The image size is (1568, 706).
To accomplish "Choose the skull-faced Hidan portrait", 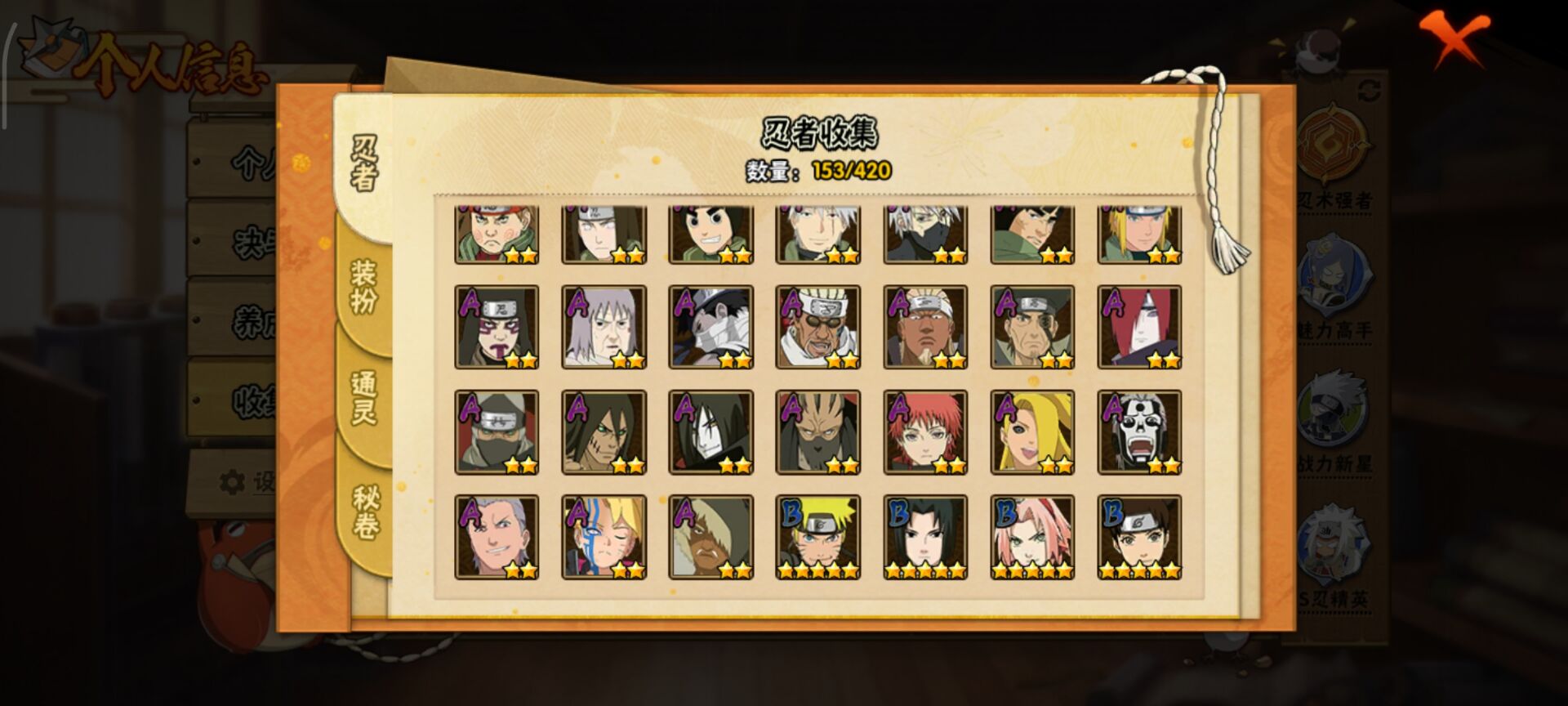I will 1139,432.
